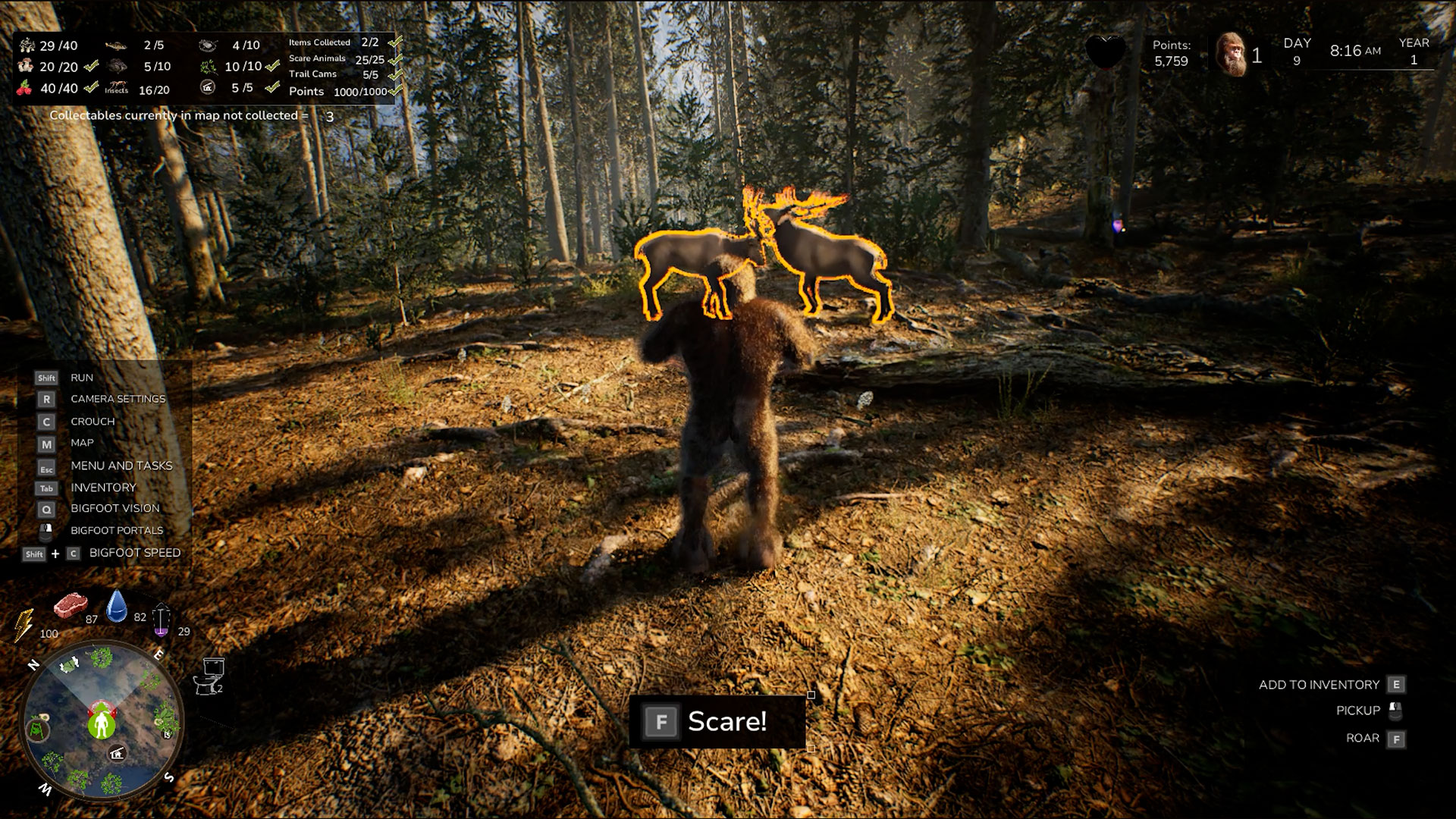The width and height of the screenshot is (1456, 819).
Task: Select the red berries task icon
Action: click(x=24, y=88)
